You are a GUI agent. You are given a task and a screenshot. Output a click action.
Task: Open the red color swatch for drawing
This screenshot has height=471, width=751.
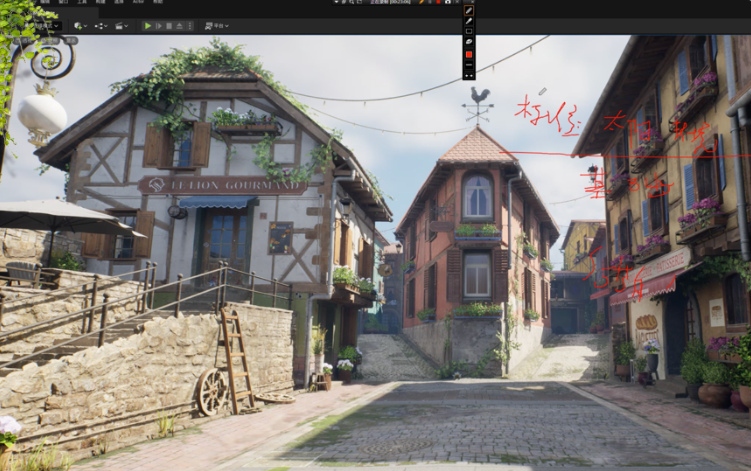(469, 53)
